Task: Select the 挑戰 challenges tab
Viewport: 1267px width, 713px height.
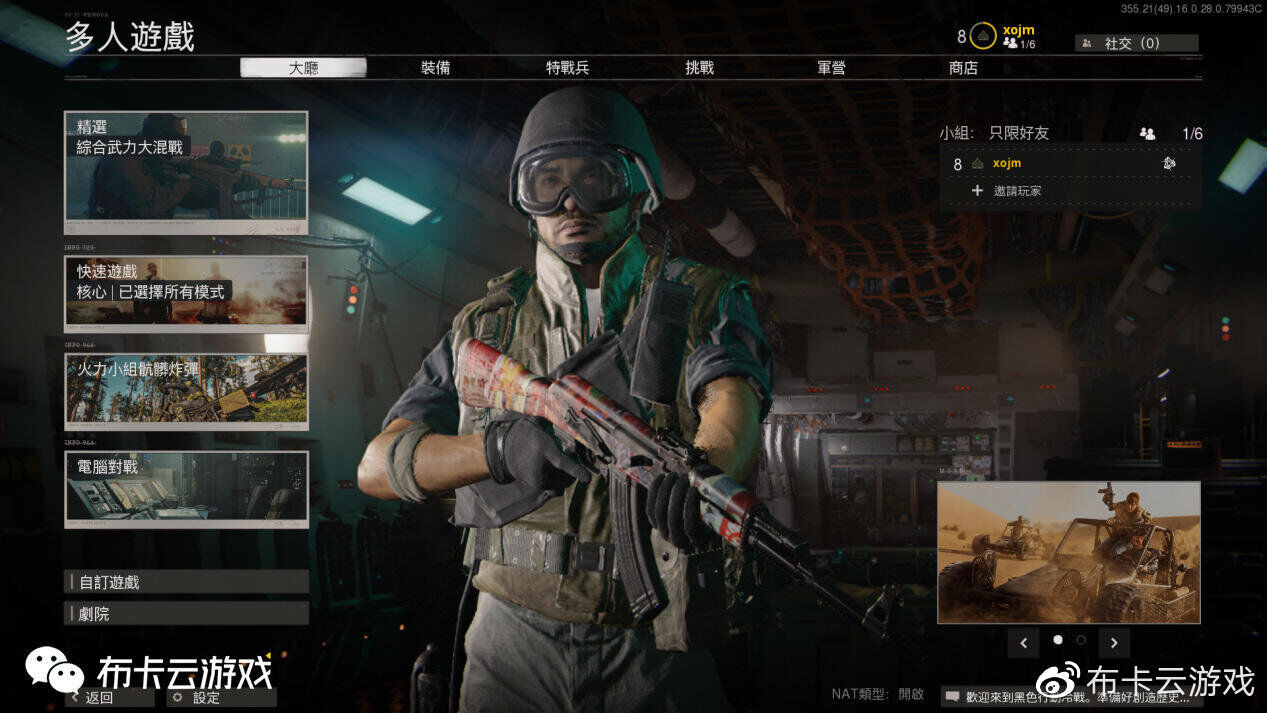Action: 700,68
